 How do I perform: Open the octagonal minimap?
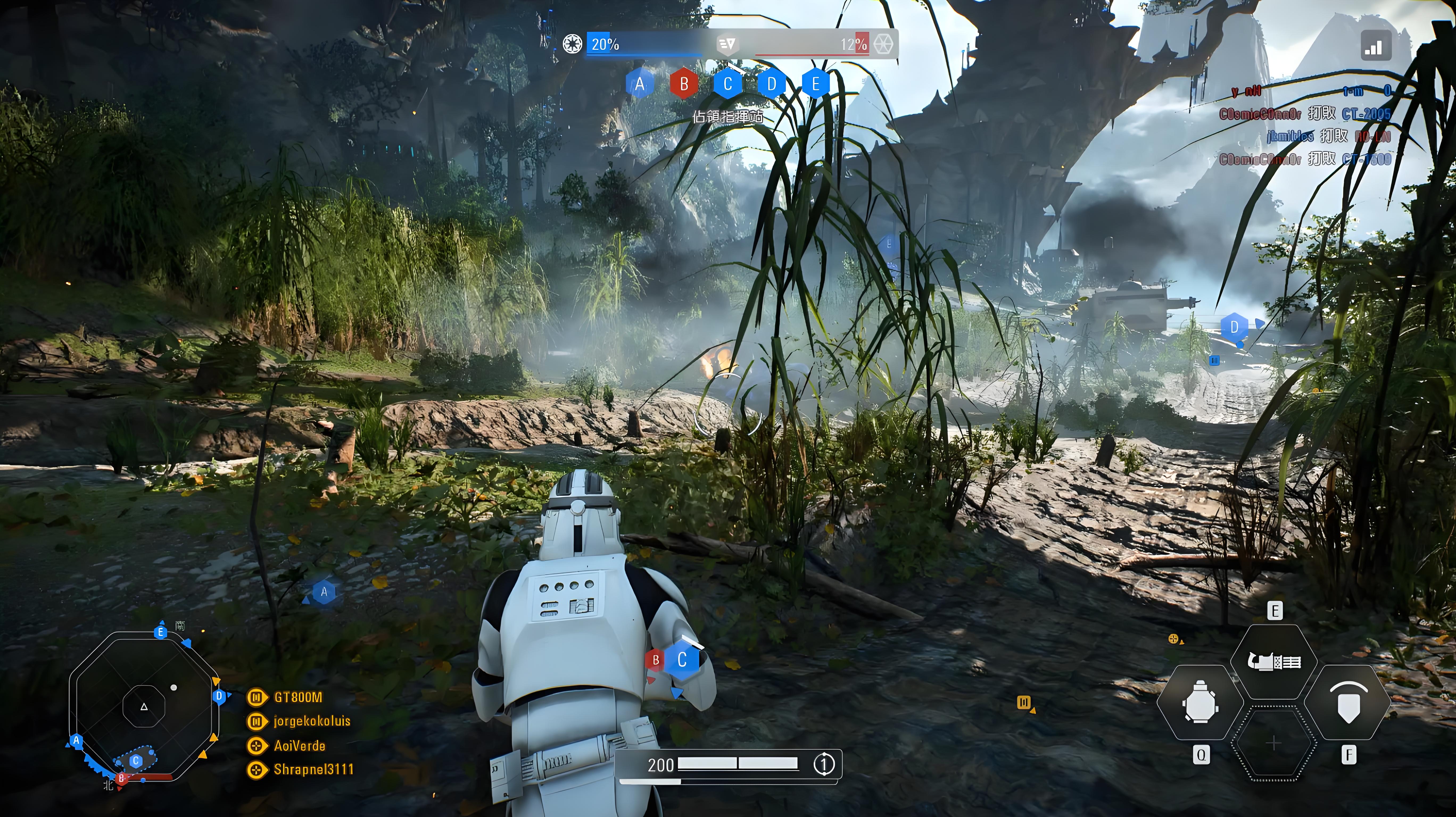click(144, 706)
